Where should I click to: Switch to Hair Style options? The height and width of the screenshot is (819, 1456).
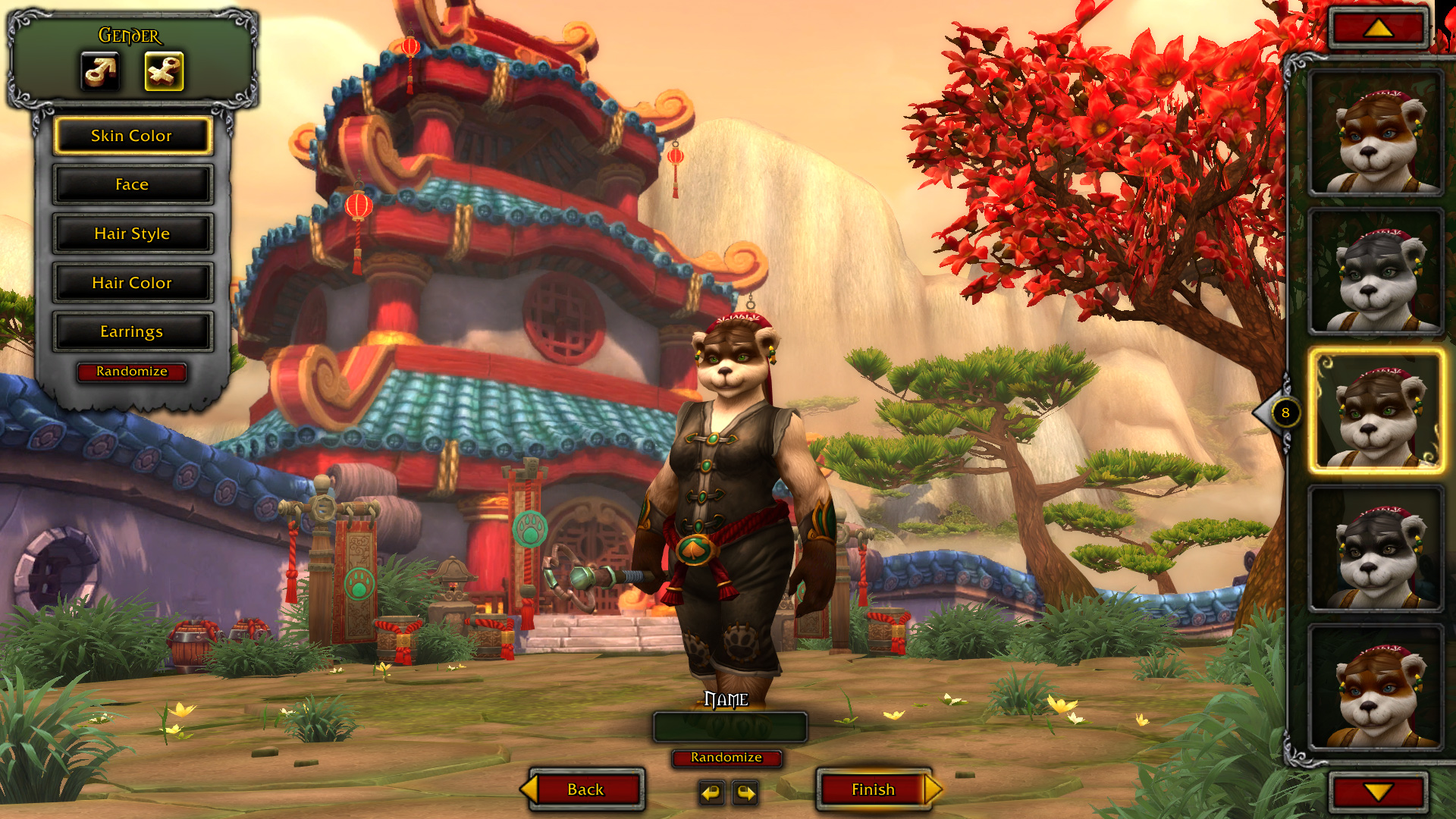[x=132, y=234]
